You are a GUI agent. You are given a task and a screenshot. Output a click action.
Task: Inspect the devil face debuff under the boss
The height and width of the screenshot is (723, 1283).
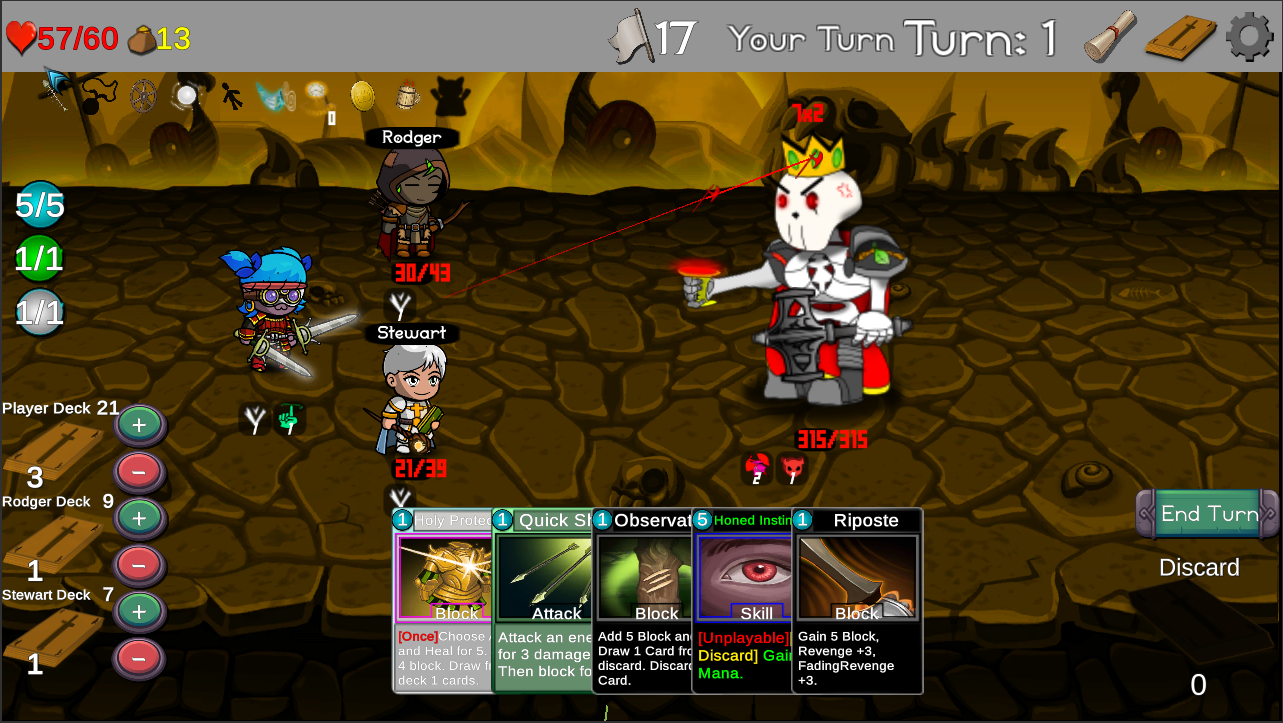pos(790,468)
